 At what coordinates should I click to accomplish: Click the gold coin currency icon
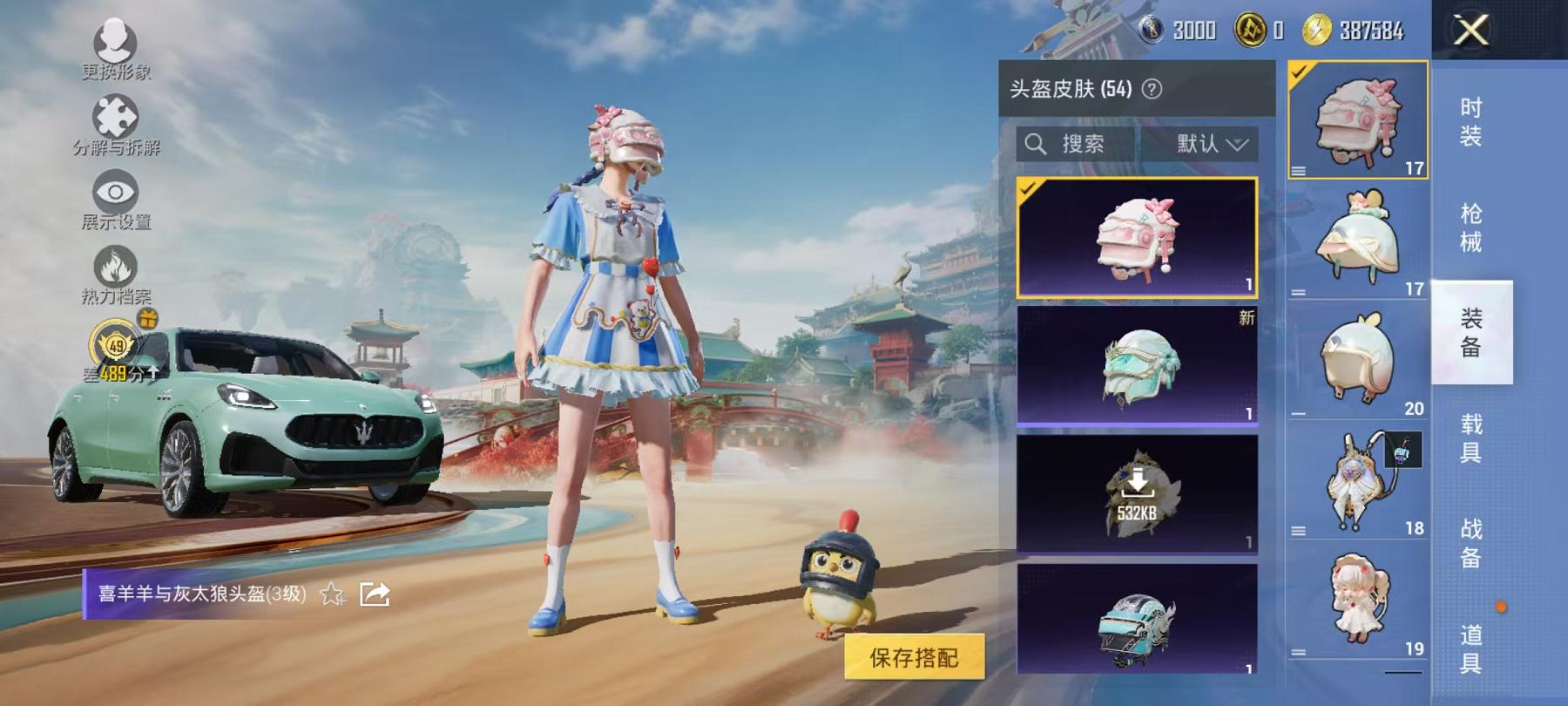click(x=1250, y=29)
